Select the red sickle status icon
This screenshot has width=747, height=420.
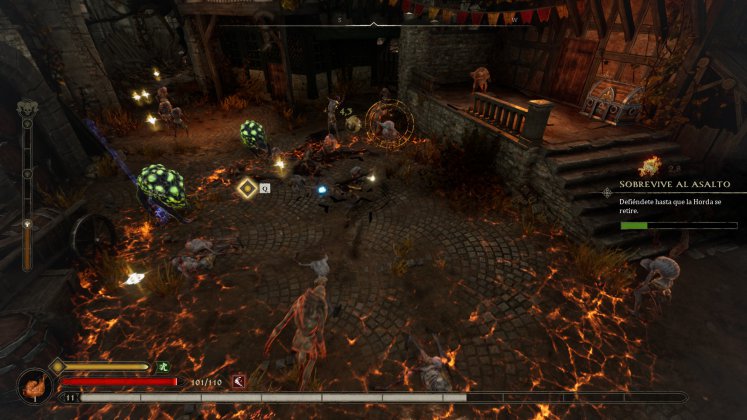coord(238,381)
